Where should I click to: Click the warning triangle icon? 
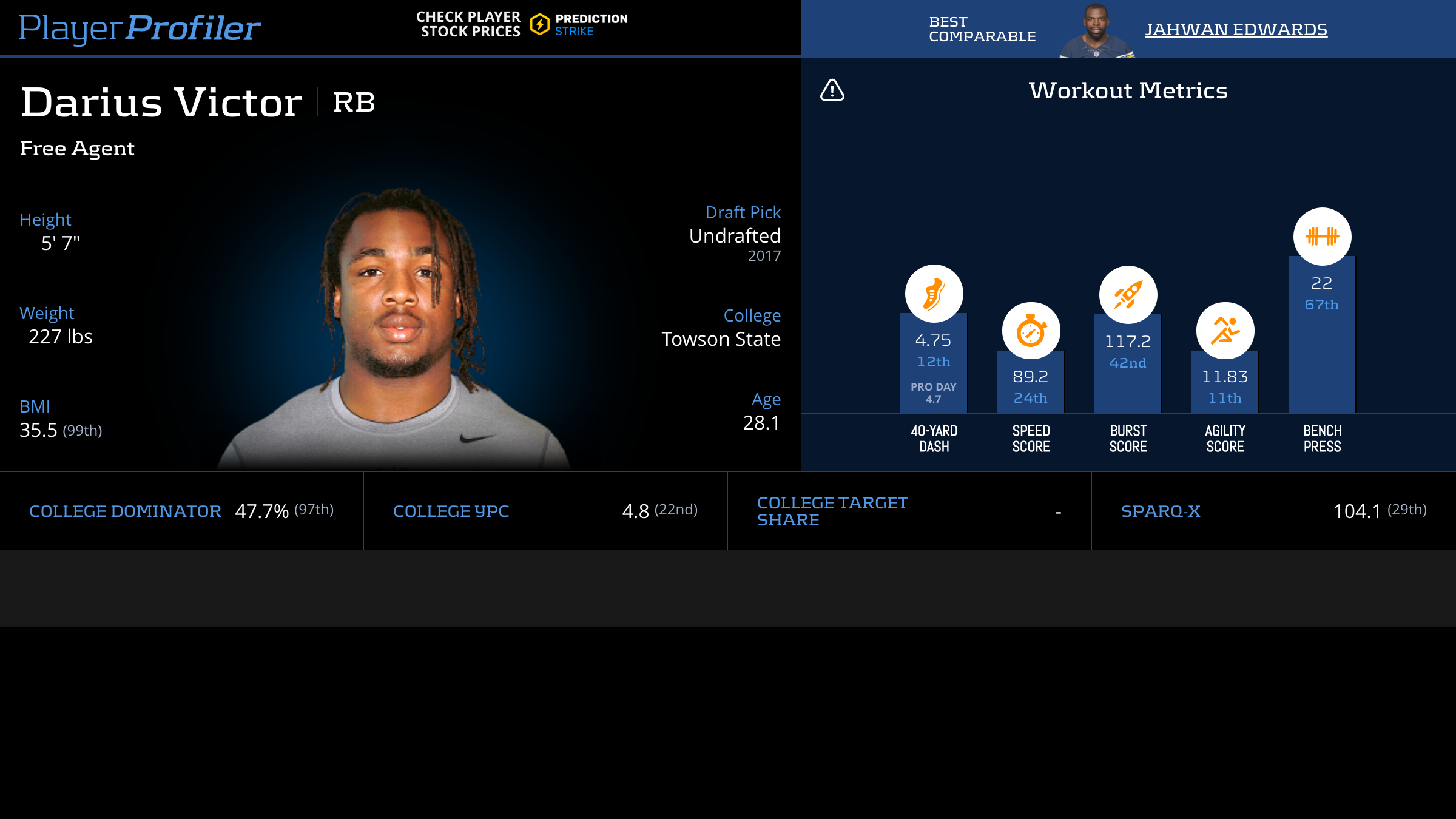coord(832,90)
